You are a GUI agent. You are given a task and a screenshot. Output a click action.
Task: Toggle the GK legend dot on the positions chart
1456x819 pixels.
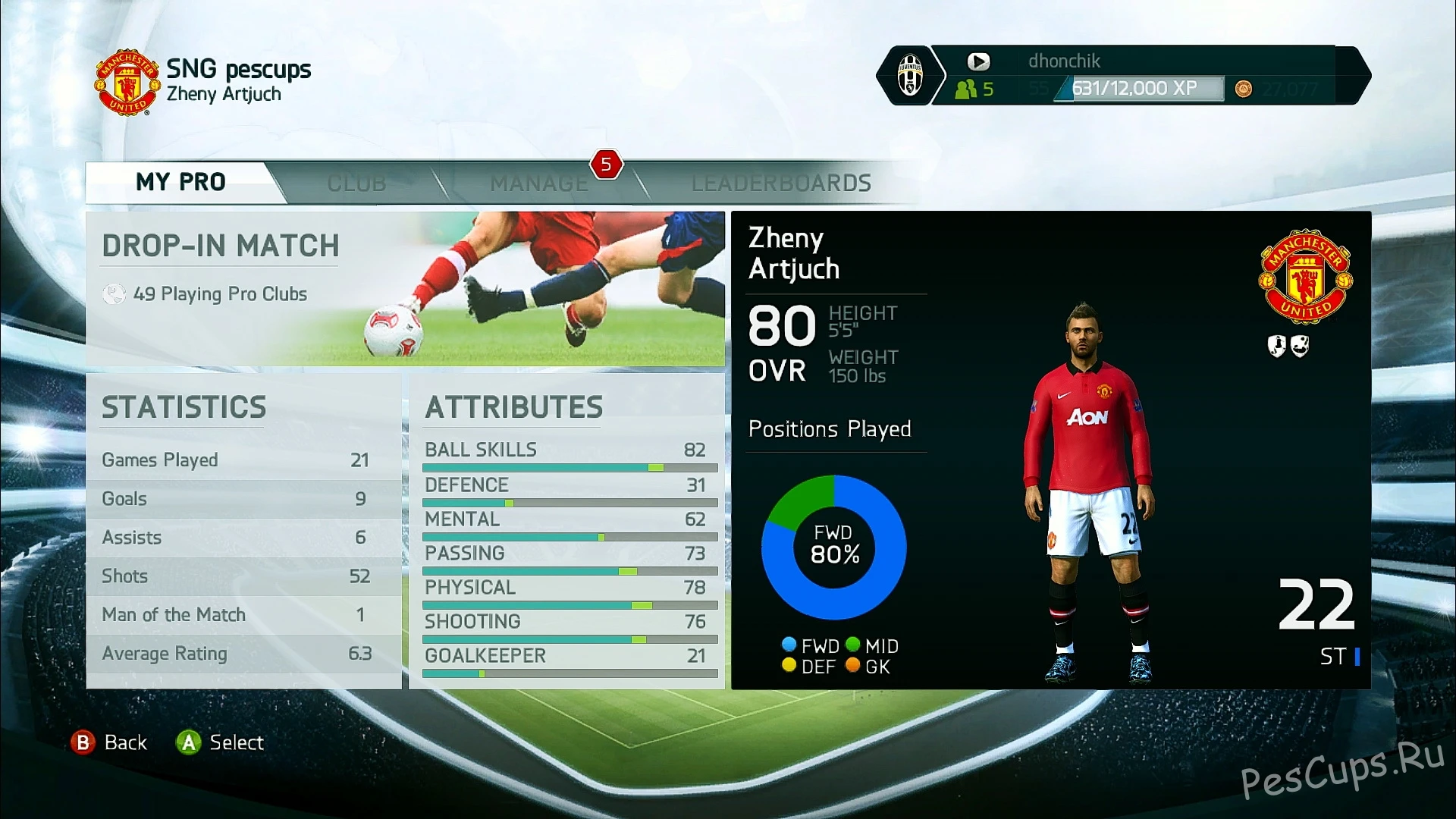854,665
